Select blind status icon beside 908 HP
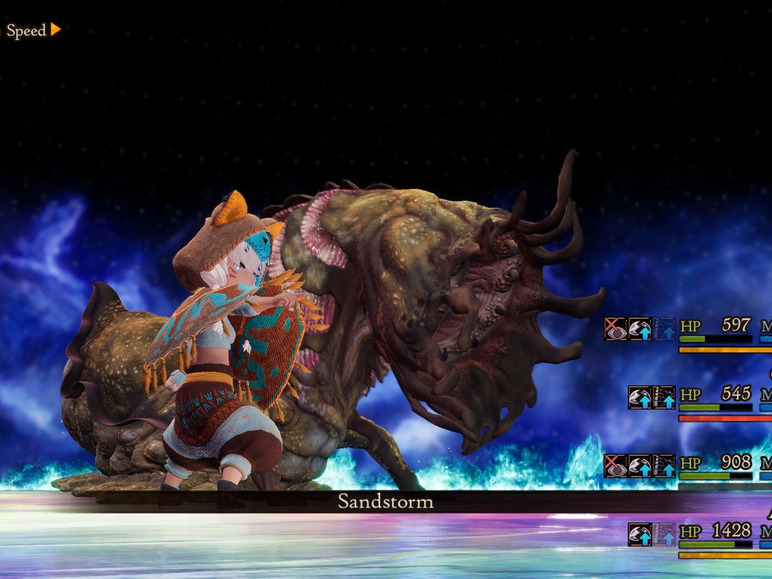 [616, 465]
